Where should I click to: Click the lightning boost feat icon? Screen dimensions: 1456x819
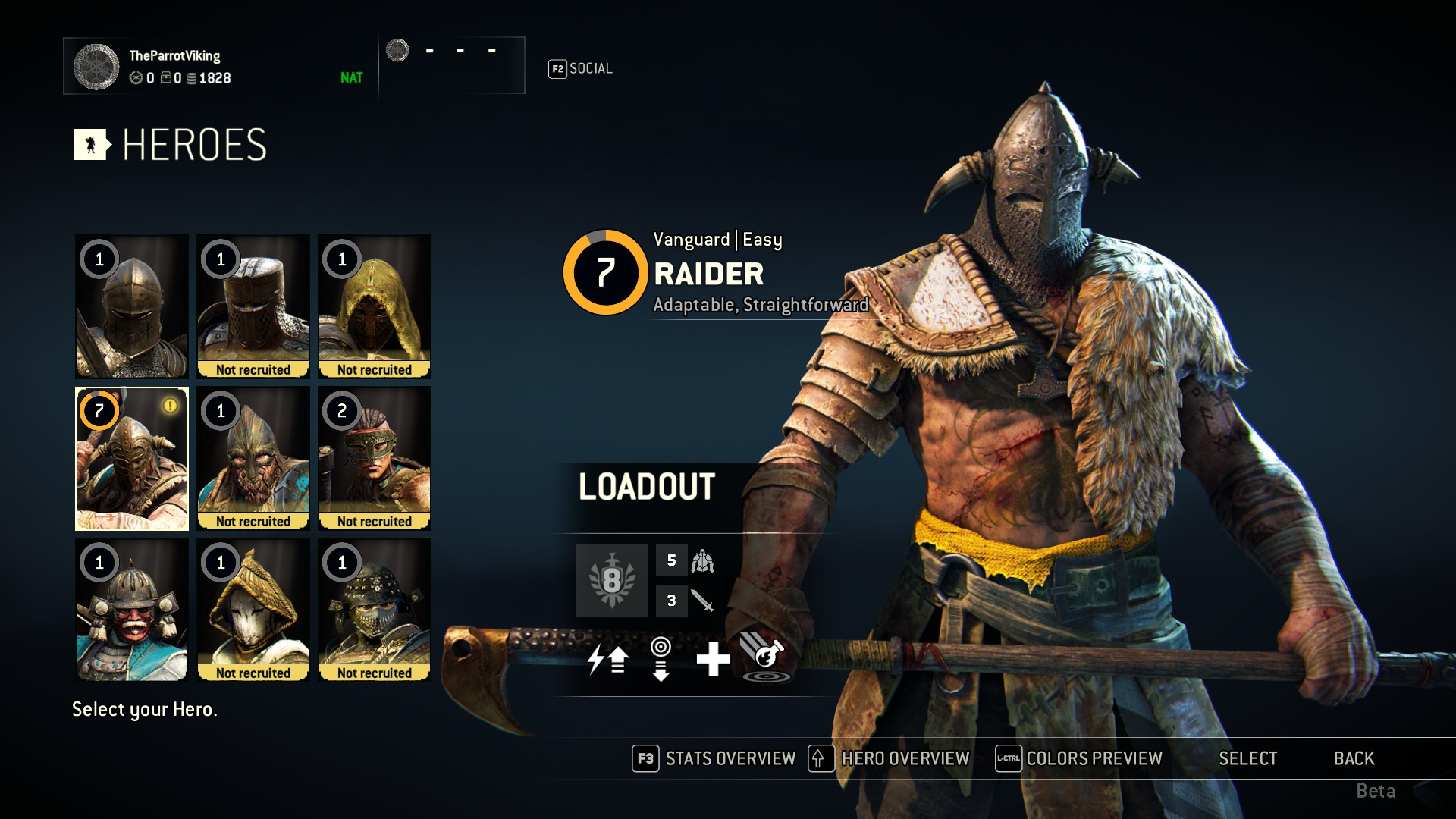[607, 658]
